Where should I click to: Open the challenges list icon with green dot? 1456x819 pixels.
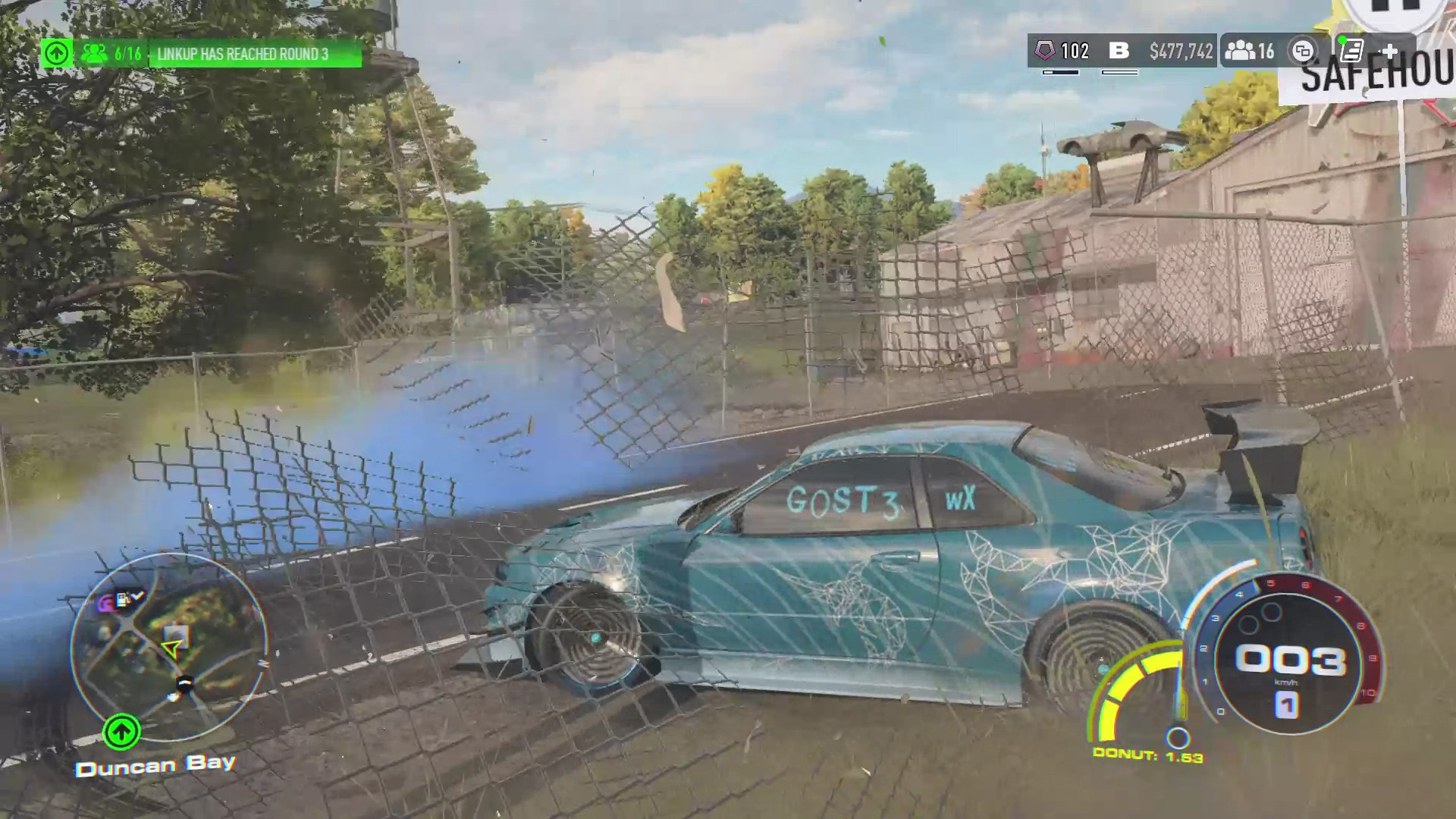[x=1352, y=51]
